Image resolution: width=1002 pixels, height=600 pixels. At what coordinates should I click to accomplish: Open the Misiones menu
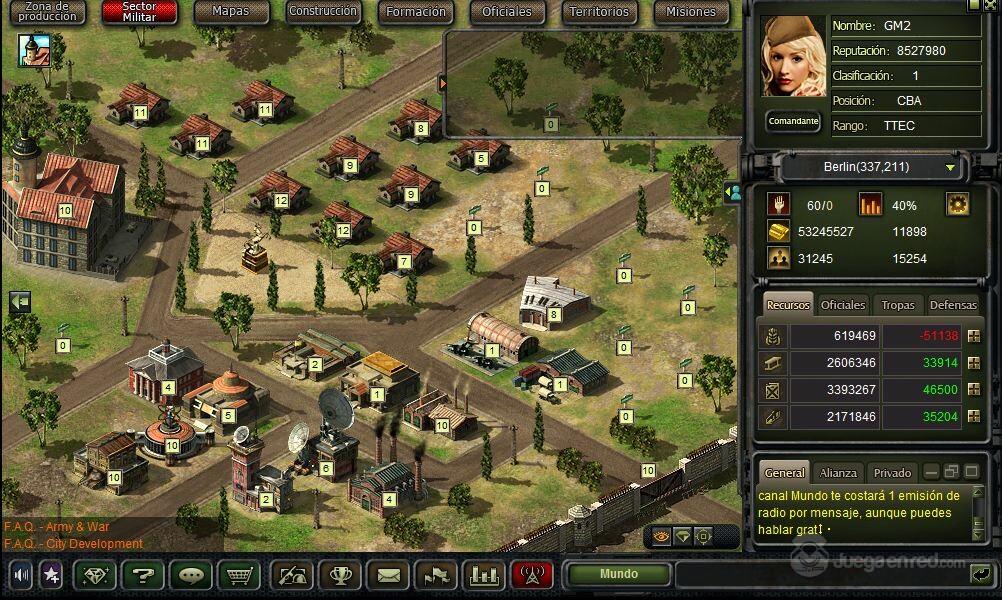(x=691, y=12)
